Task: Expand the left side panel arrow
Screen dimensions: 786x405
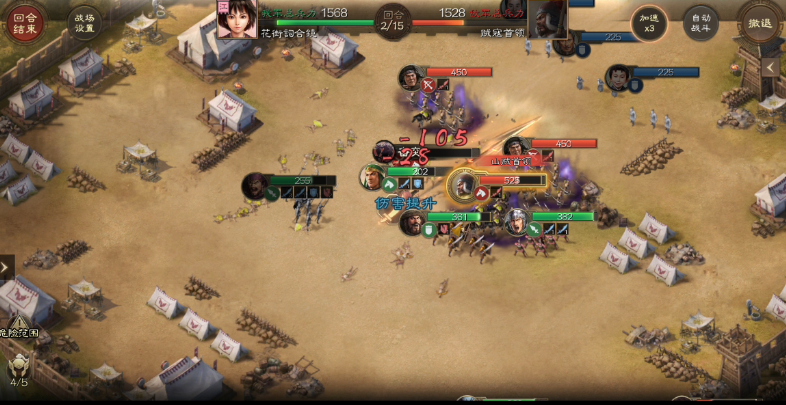Action: [x=7, y=267]
